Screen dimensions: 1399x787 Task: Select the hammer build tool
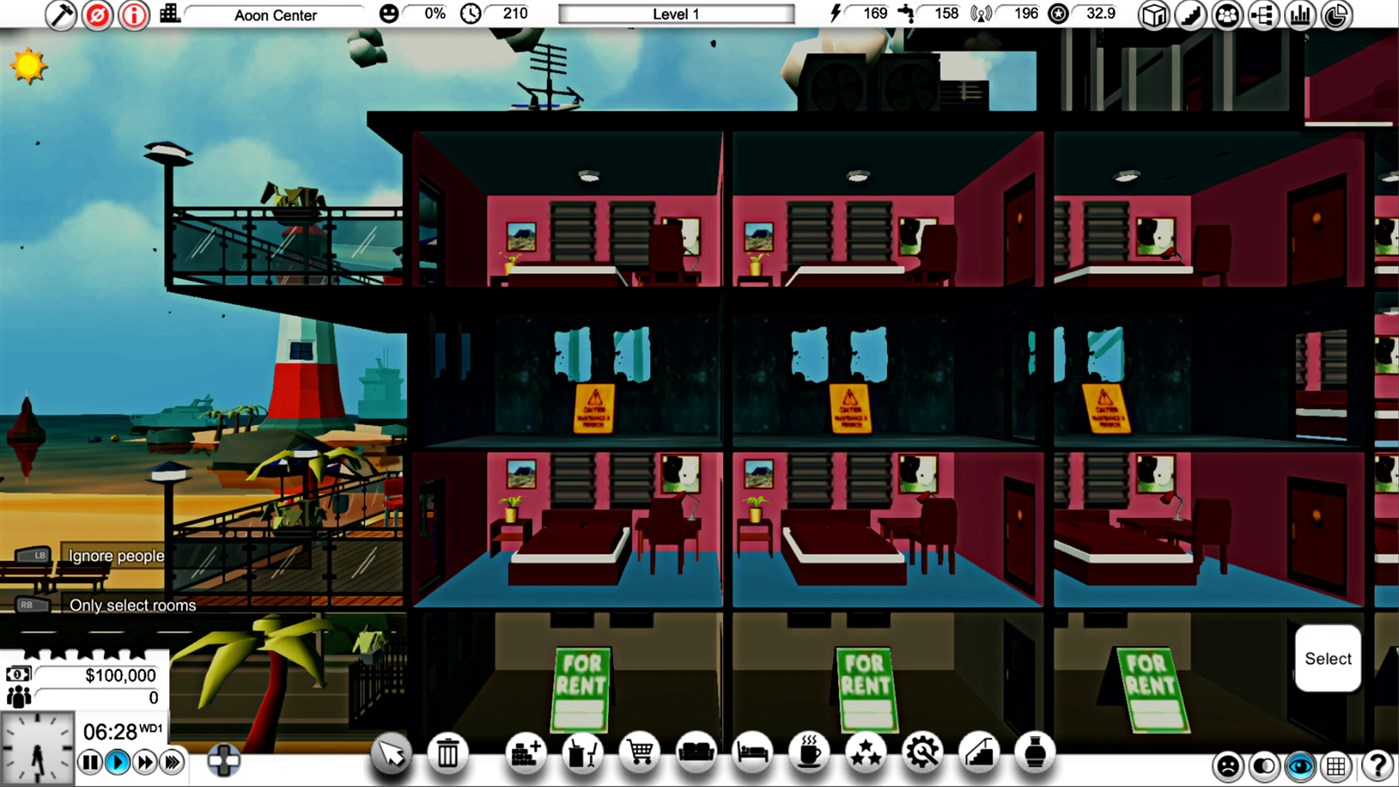60,14
